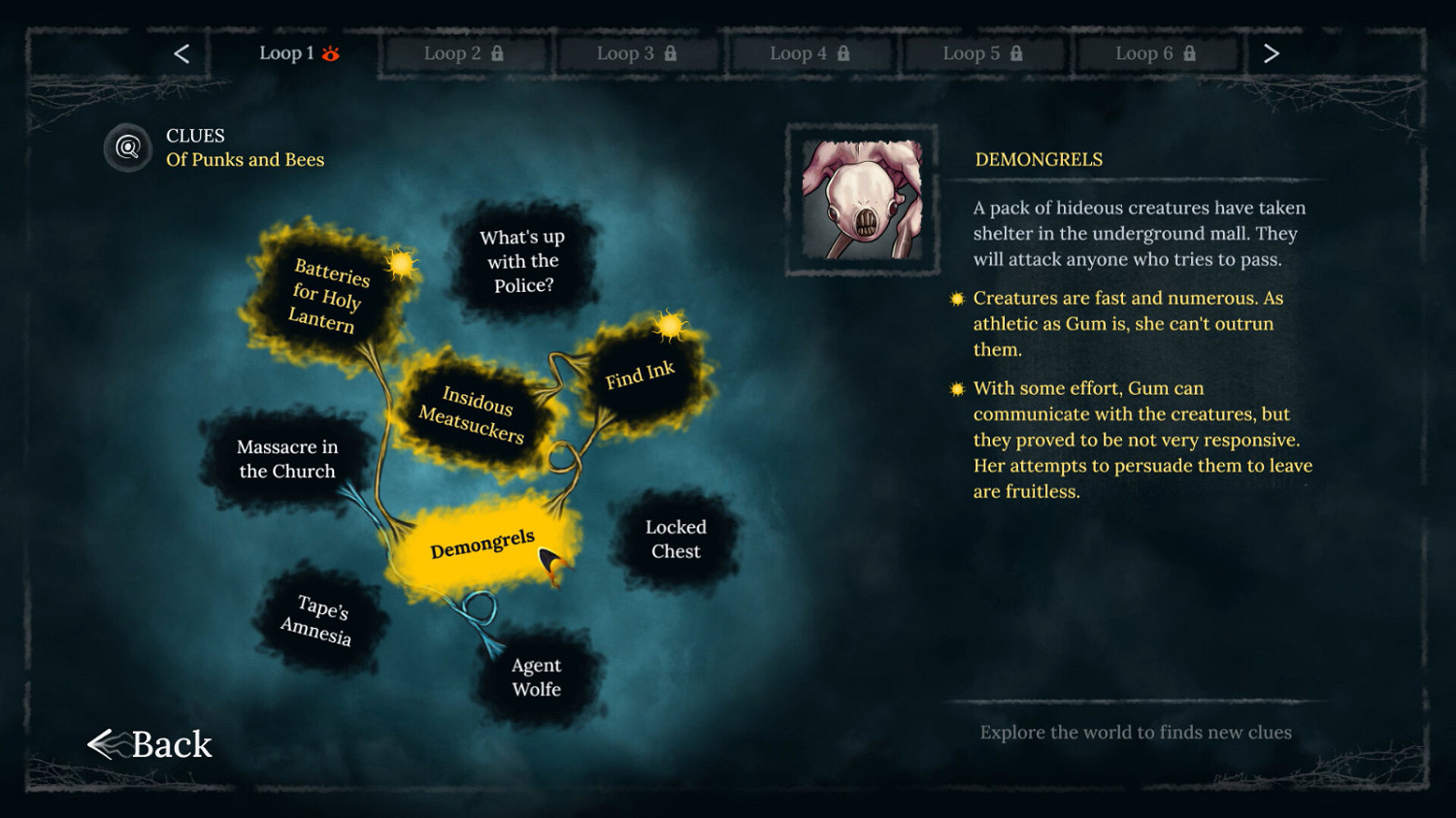Open the Agent Wolfe clue
Image resolution: width=1456 pixels, height=818 pixels.
537,677
